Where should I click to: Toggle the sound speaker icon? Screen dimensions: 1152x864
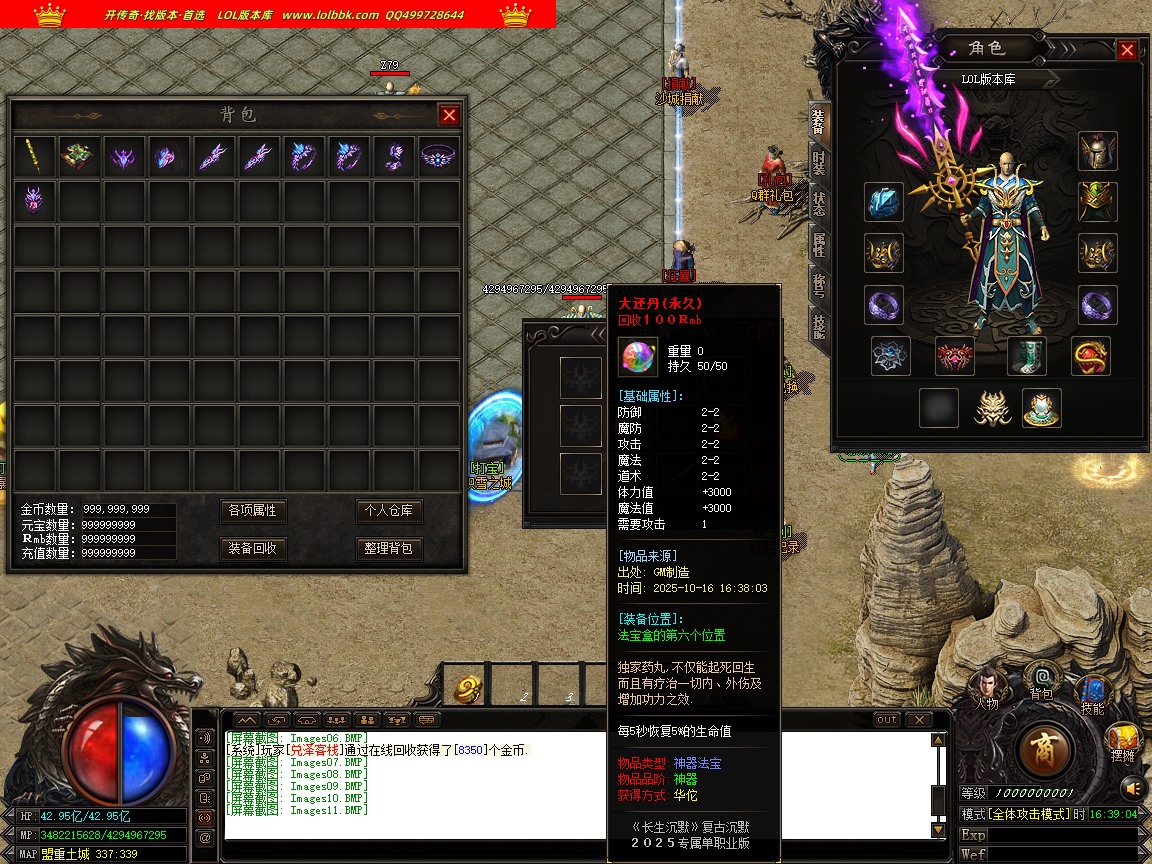pyautogui.click(x=1131, y=787)
